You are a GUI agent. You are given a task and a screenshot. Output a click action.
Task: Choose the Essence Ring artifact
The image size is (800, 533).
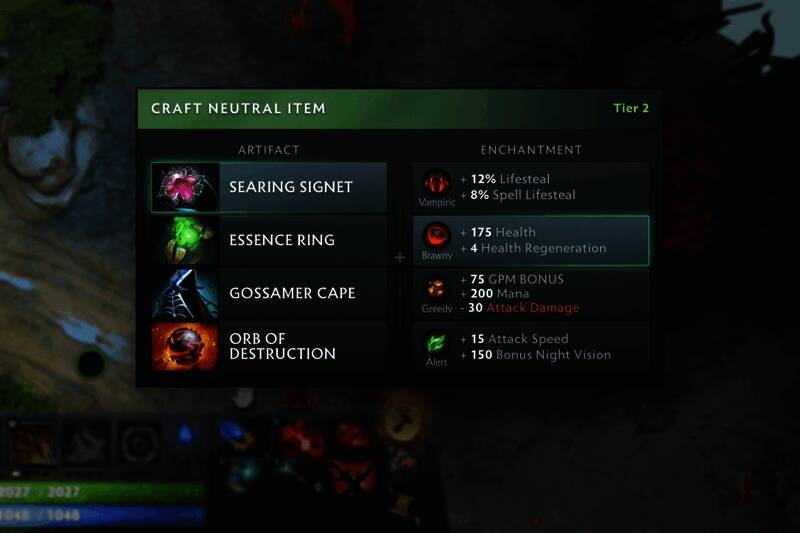click(269, 241)
